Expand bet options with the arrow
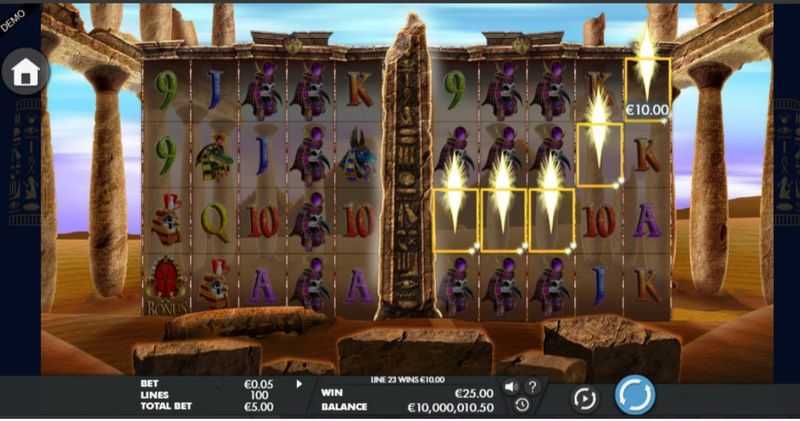This screenshot has height=421, width=800. [298, 383]
